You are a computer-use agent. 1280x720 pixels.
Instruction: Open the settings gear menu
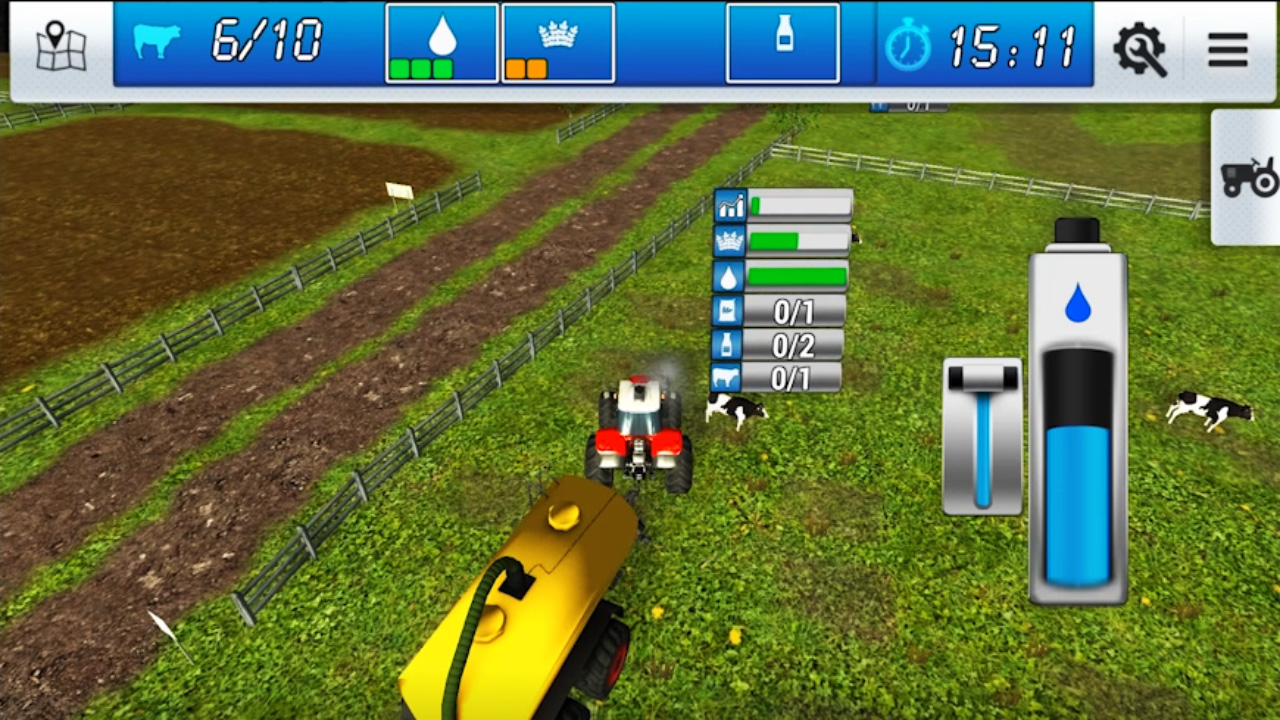click(1140, 48)
